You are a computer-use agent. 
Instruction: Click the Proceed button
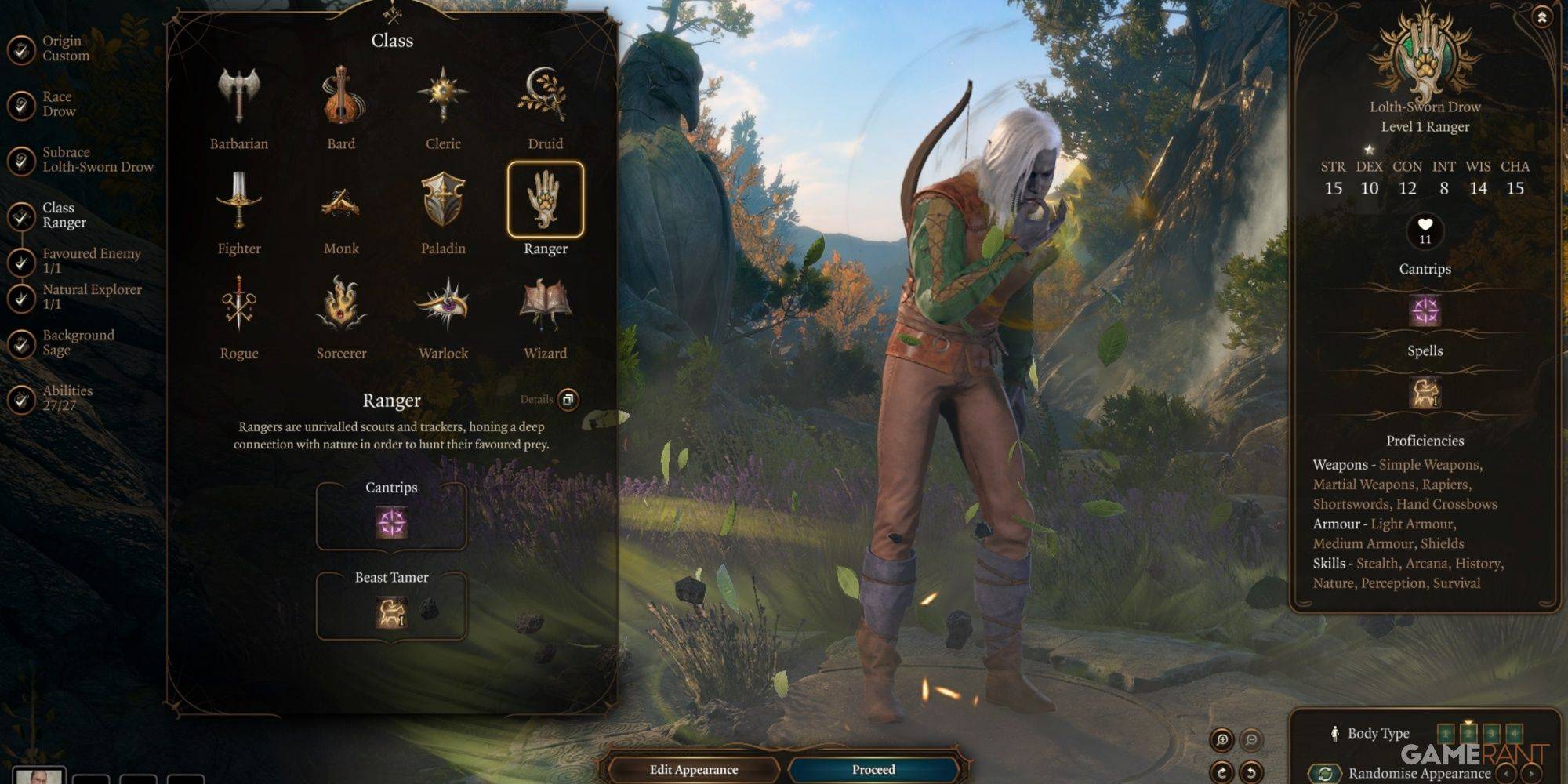point(873,769)
